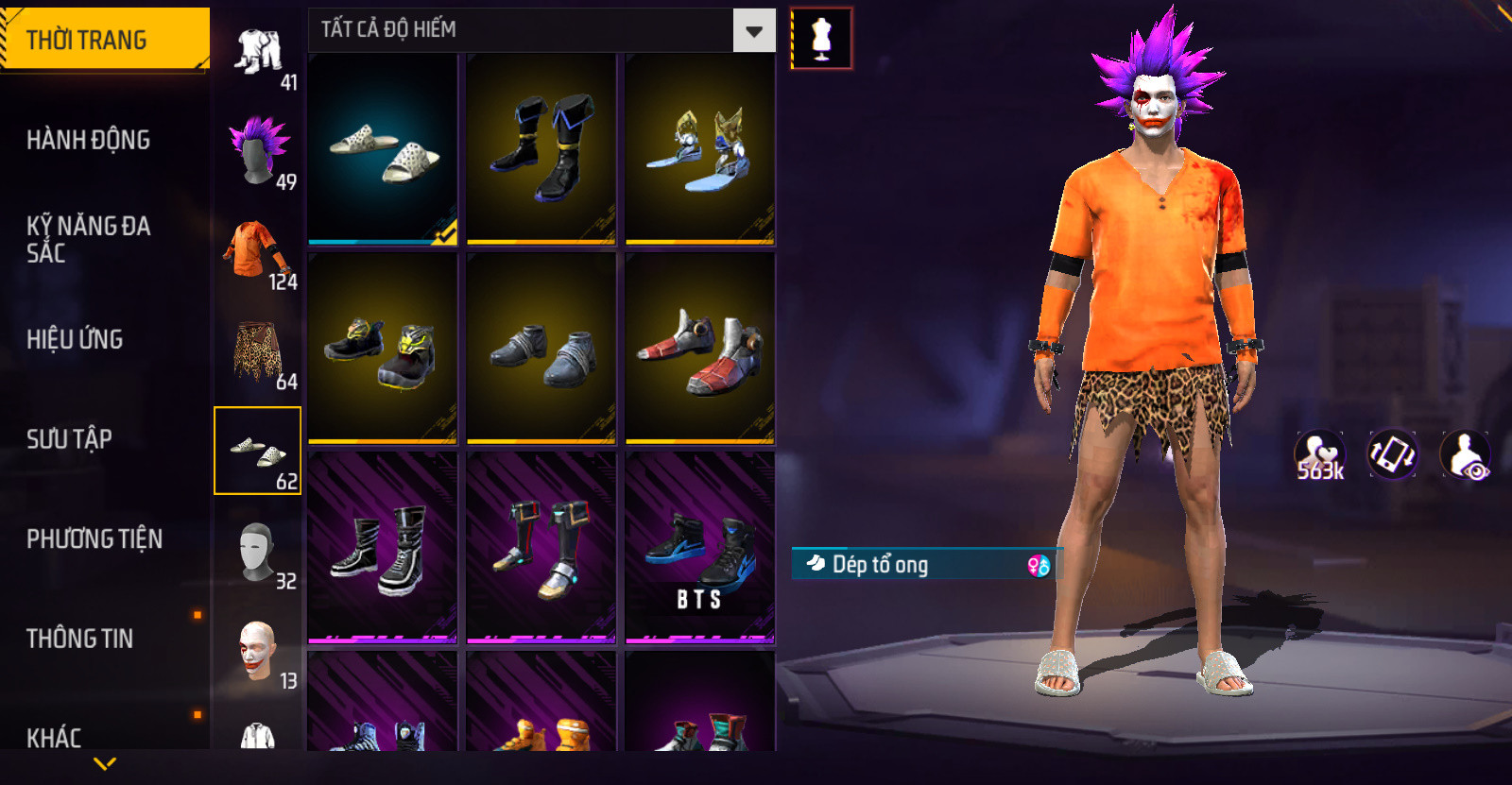1512x785 pixels.
Task: Choose the clown face paint category
Action: point(257,651)
